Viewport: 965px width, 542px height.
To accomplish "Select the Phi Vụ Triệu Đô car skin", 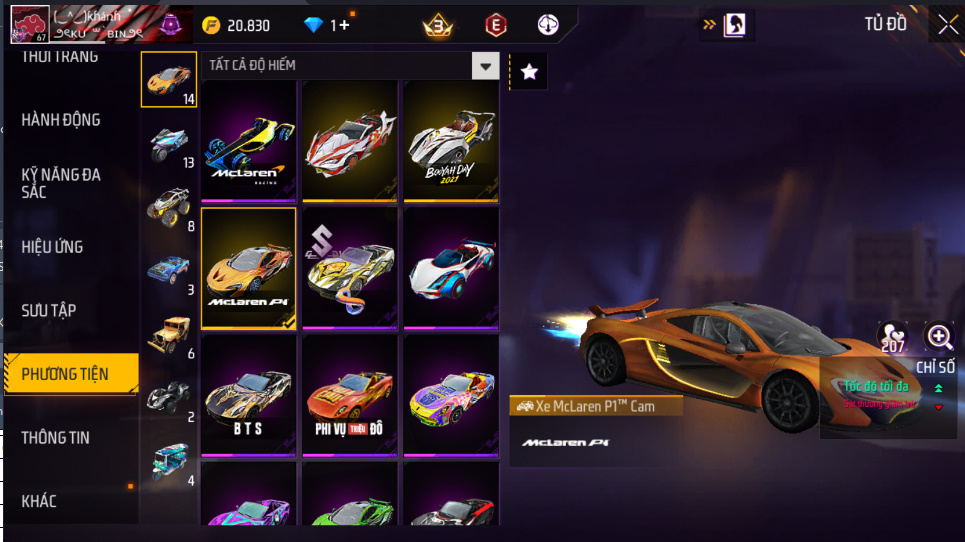I will pyautogui.click(x=350, y=396).
